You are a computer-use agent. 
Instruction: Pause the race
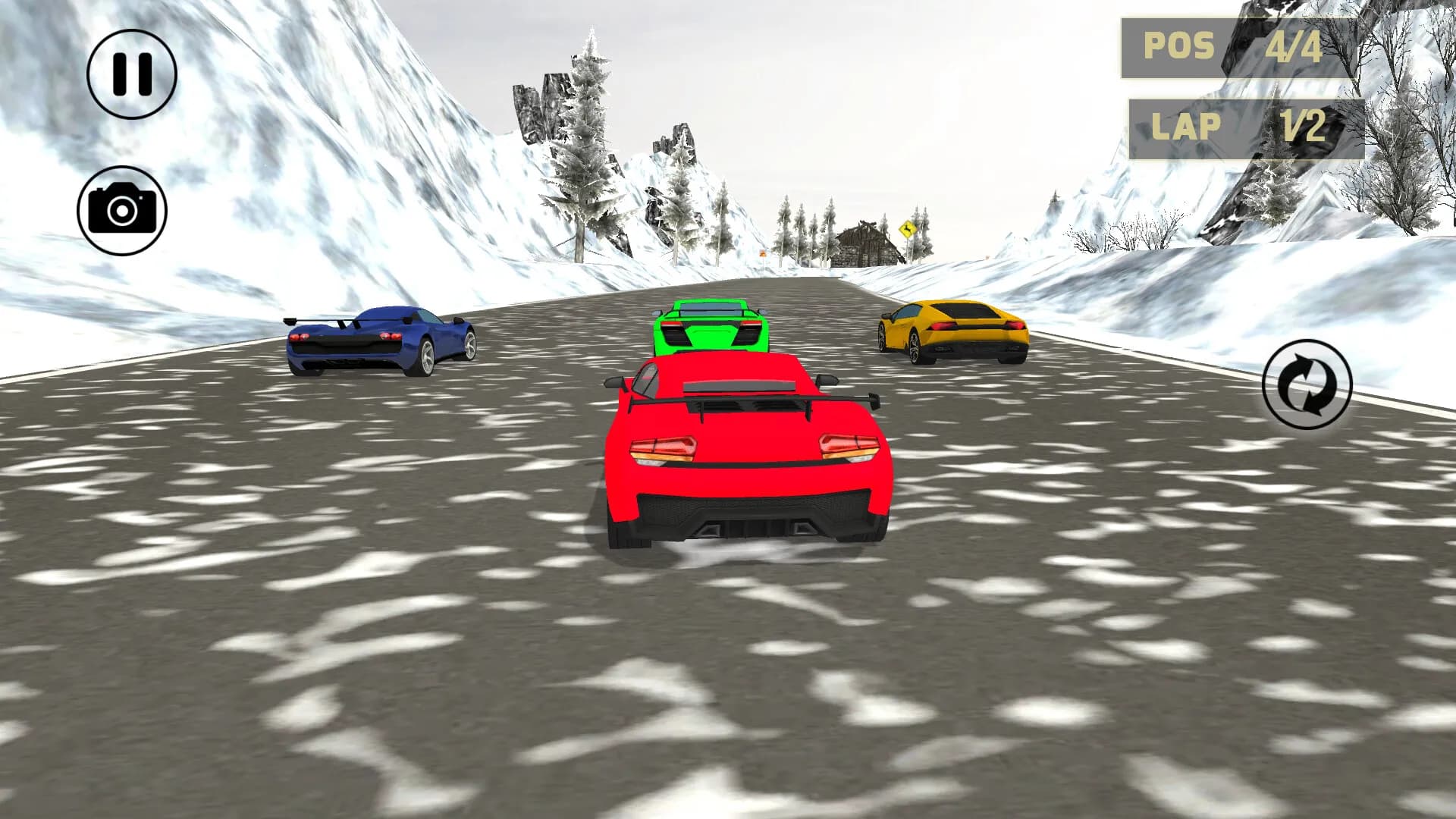132,74
